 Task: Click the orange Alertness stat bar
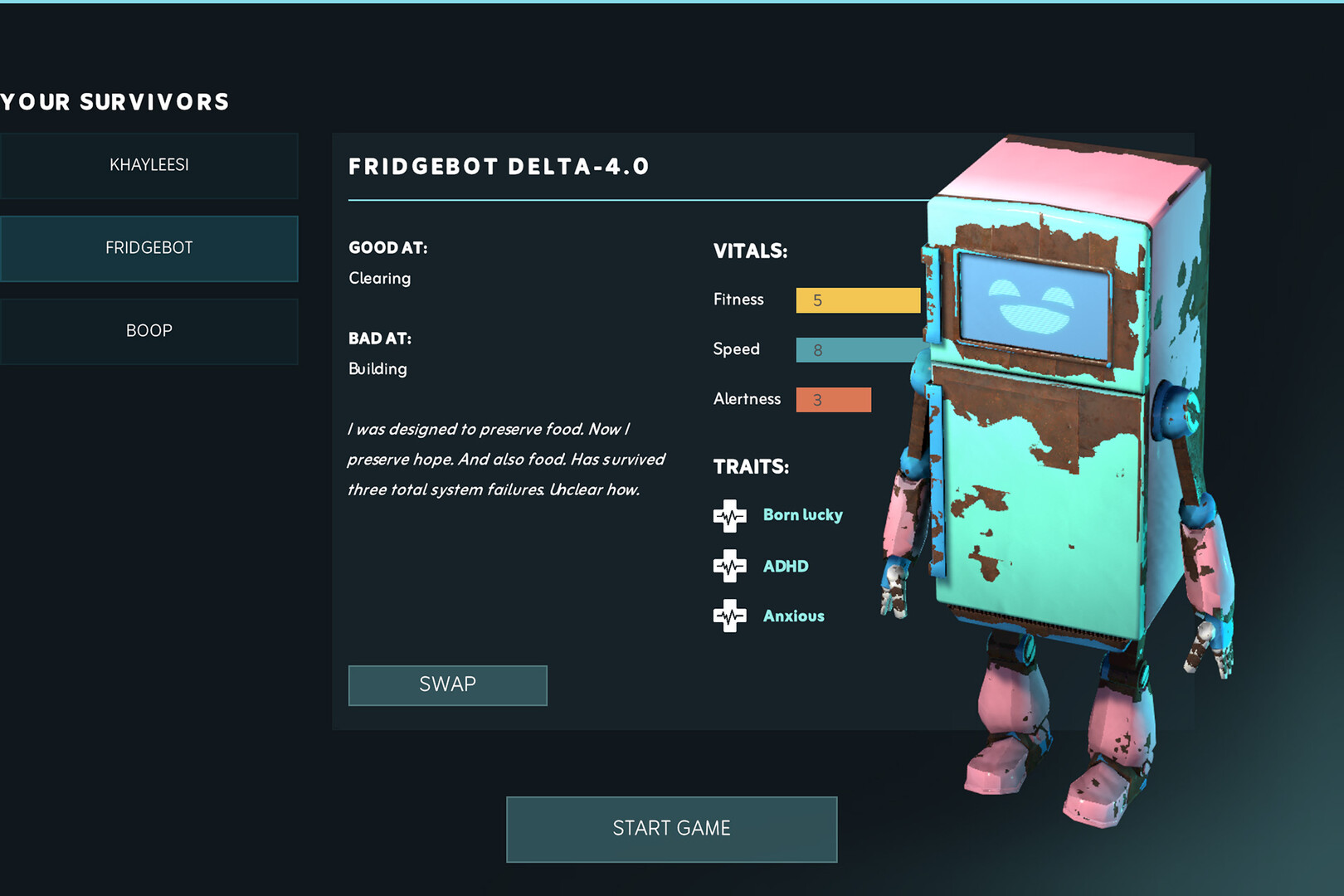[833, 399]
